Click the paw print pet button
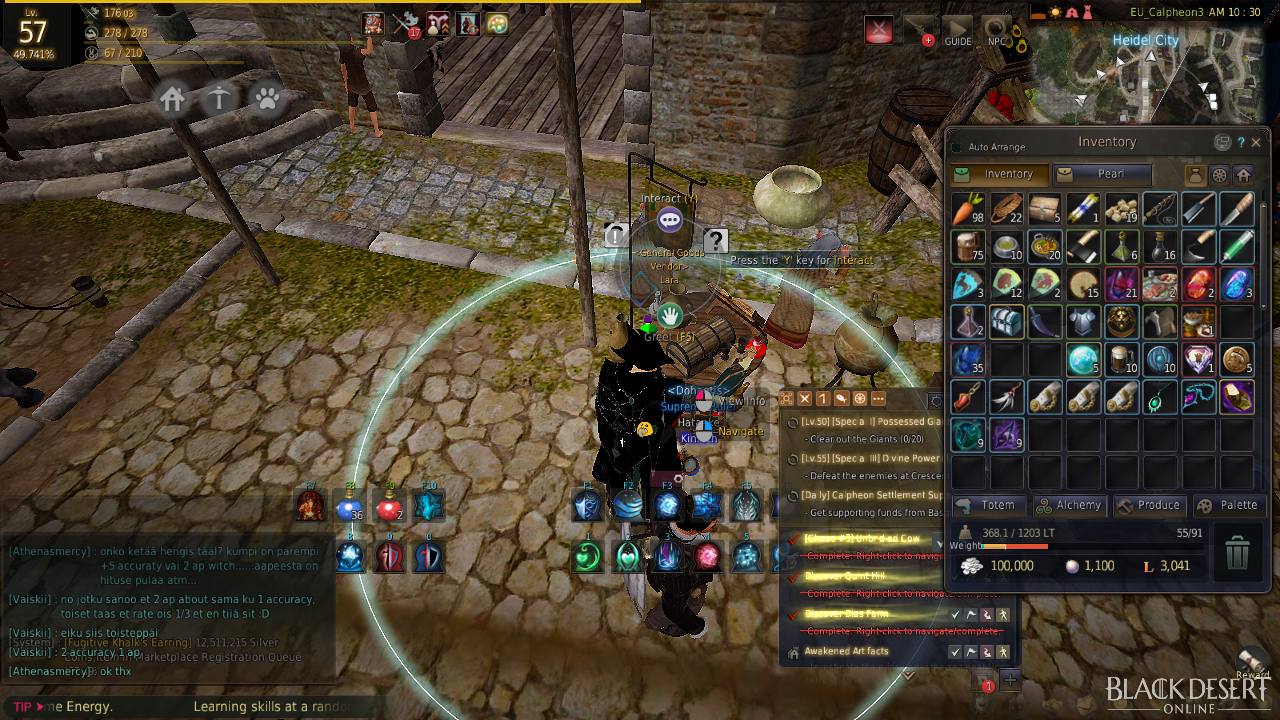 coord(268,98)
